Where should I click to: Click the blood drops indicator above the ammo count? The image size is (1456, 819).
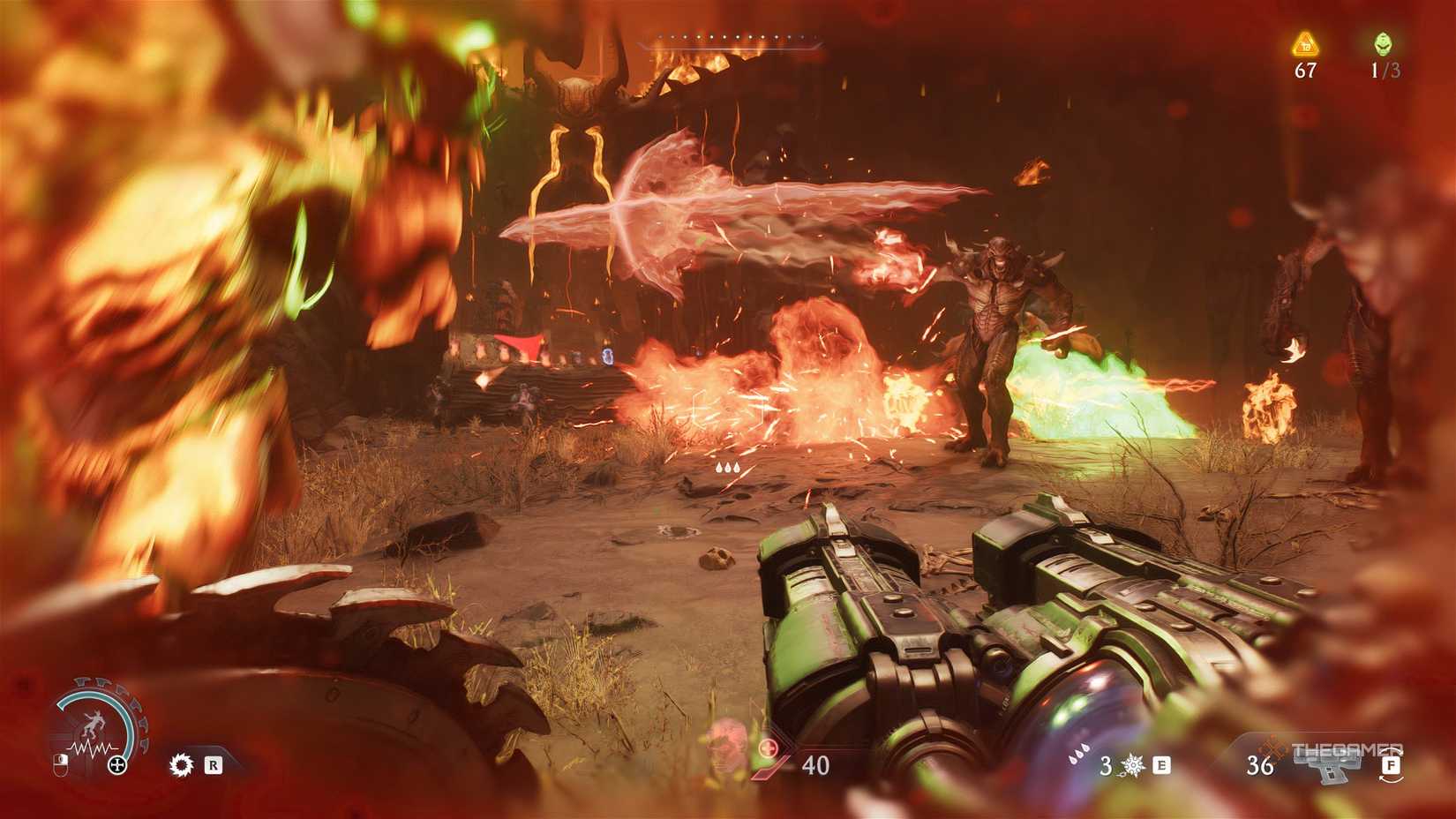[1078, 755]
